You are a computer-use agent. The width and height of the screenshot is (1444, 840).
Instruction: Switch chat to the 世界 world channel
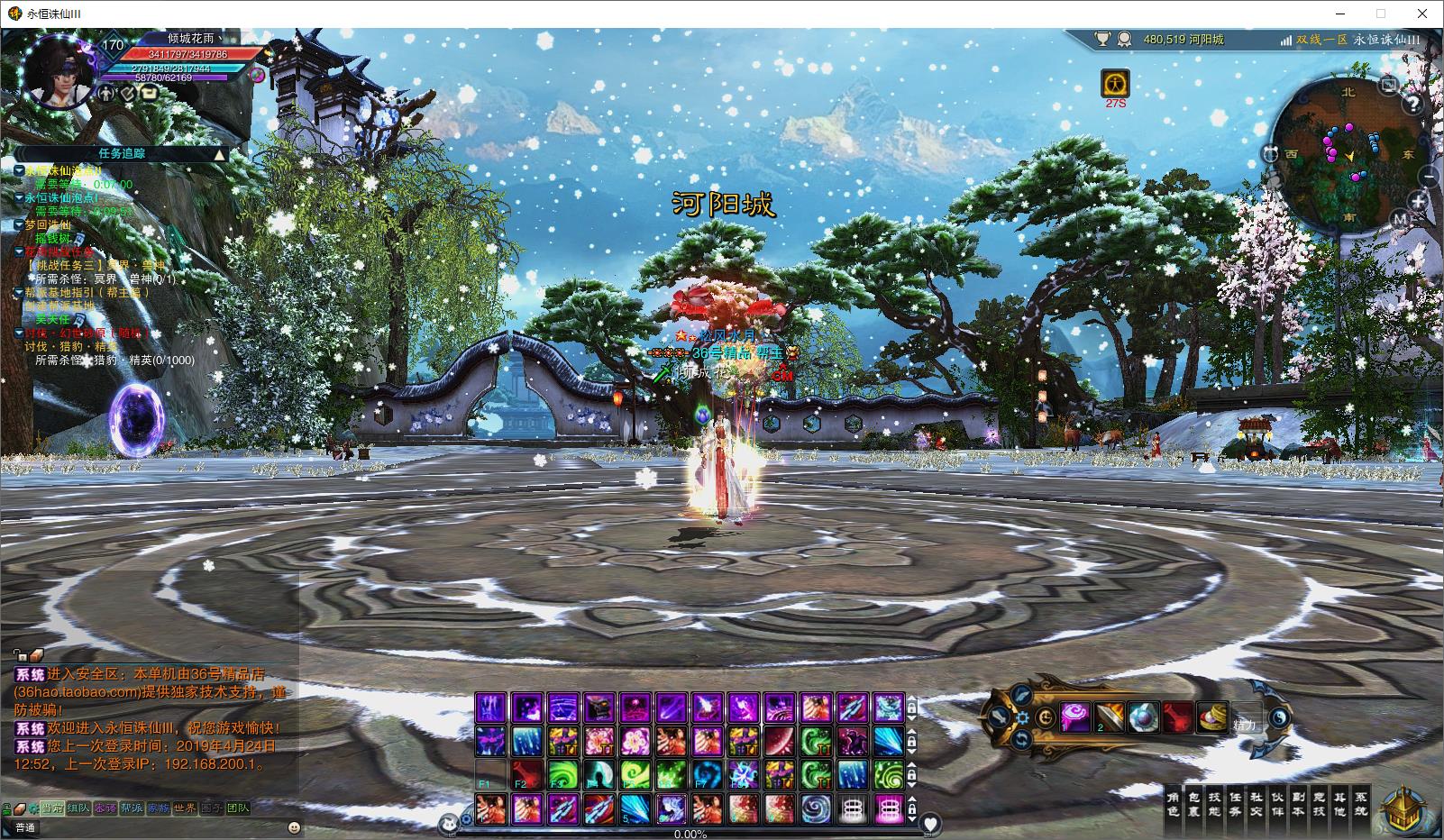[x=185, y=808]
